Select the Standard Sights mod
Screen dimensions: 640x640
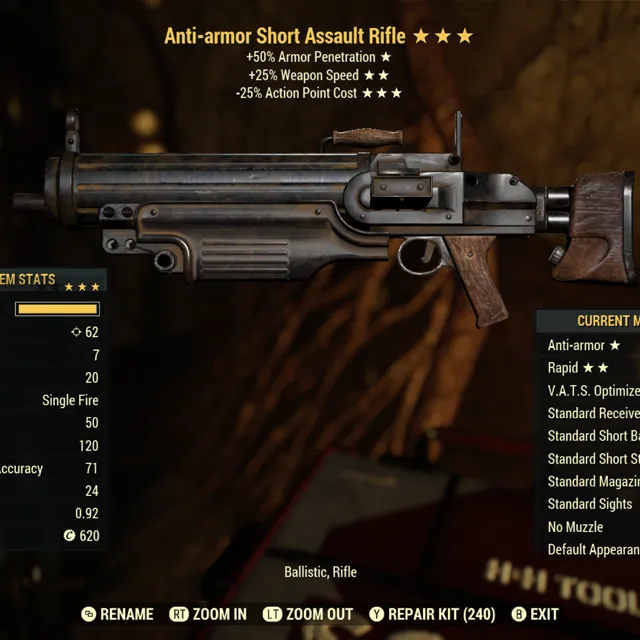click(590, 504)
